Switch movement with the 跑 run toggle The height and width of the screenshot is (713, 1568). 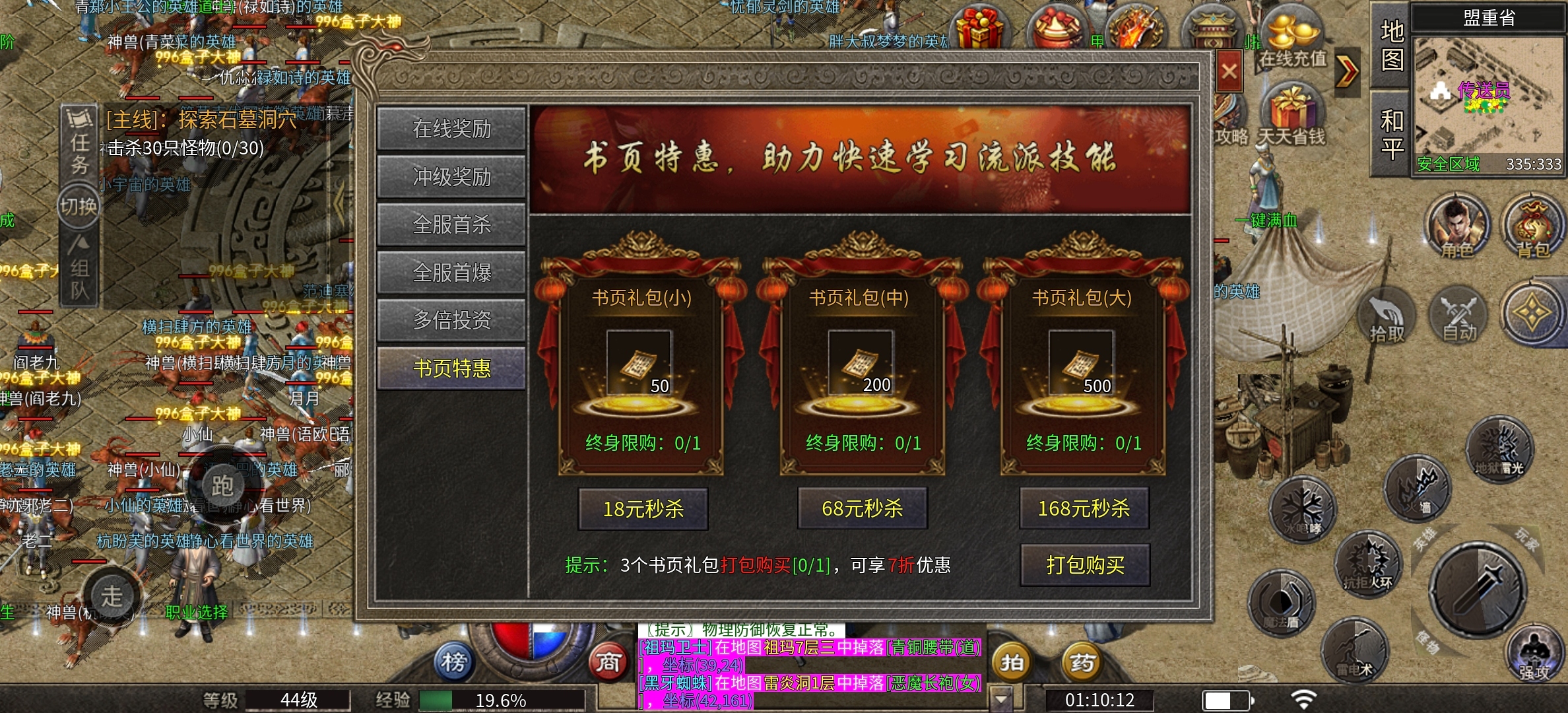[224, 485]
